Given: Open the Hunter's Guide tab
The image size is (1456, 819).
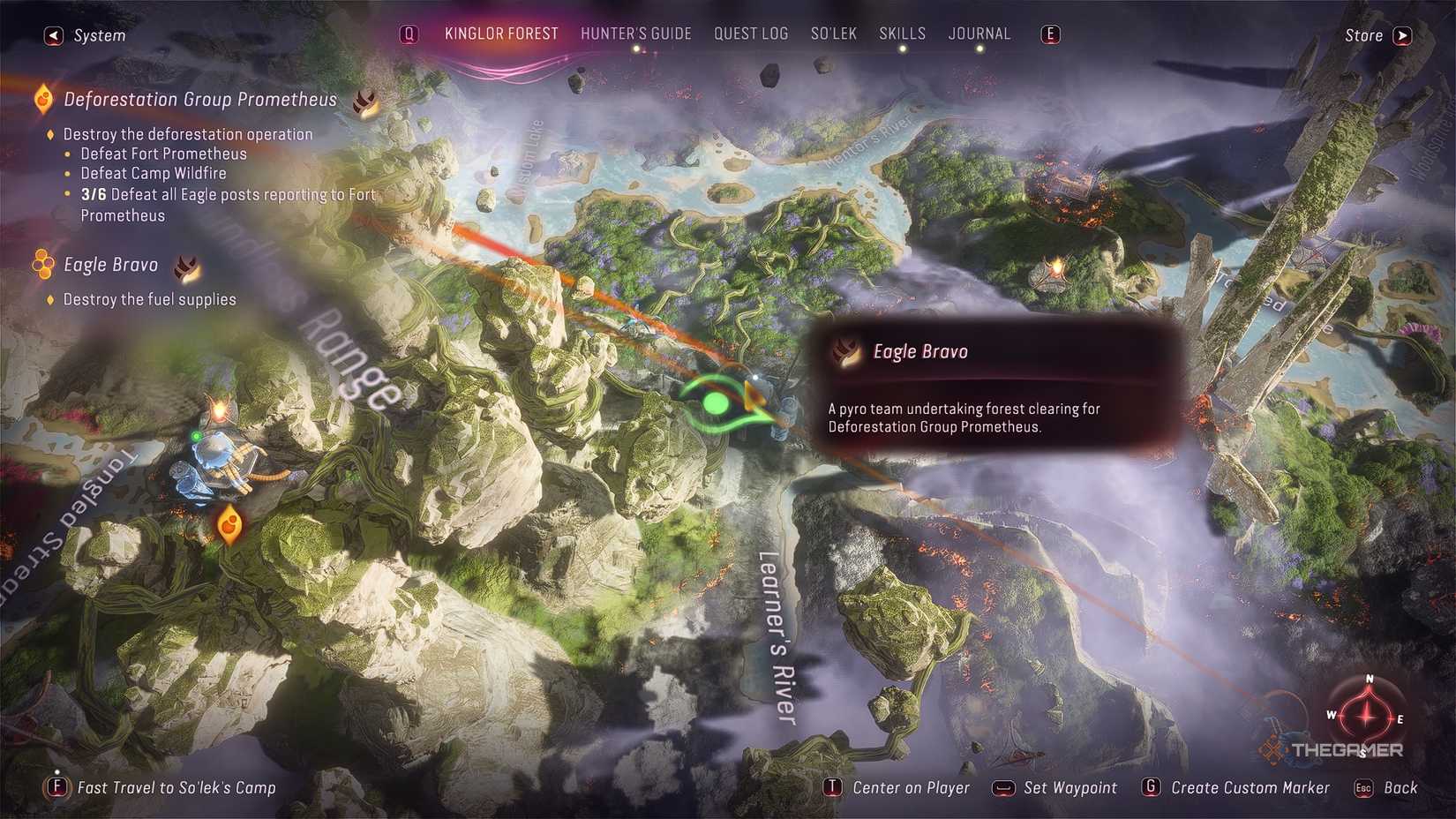Looking at the screenshot, I should tap(635, 34).
